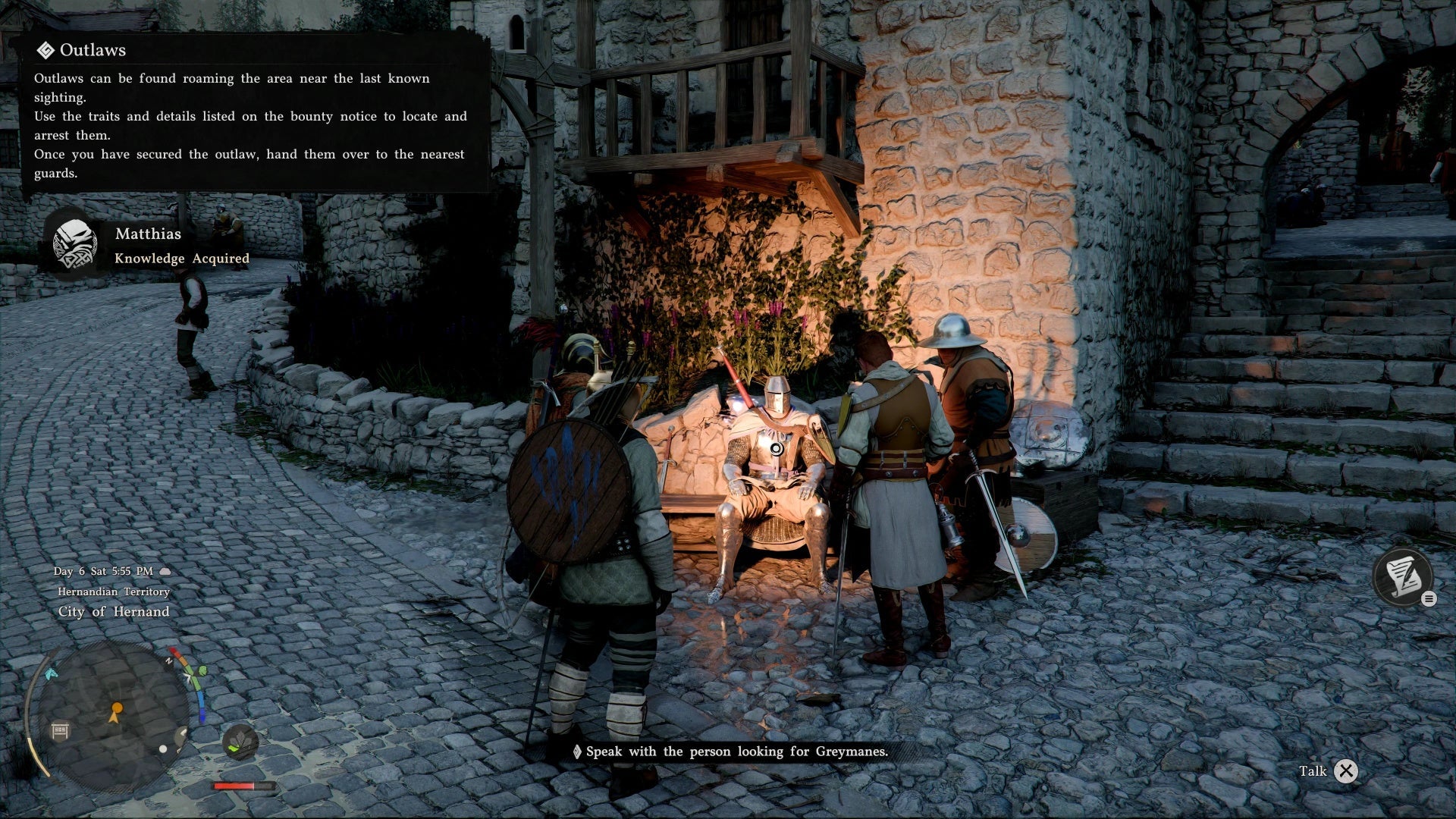1456x819 pixels.
Task: Select the green leaf item icon
Action: coord(240,742)
